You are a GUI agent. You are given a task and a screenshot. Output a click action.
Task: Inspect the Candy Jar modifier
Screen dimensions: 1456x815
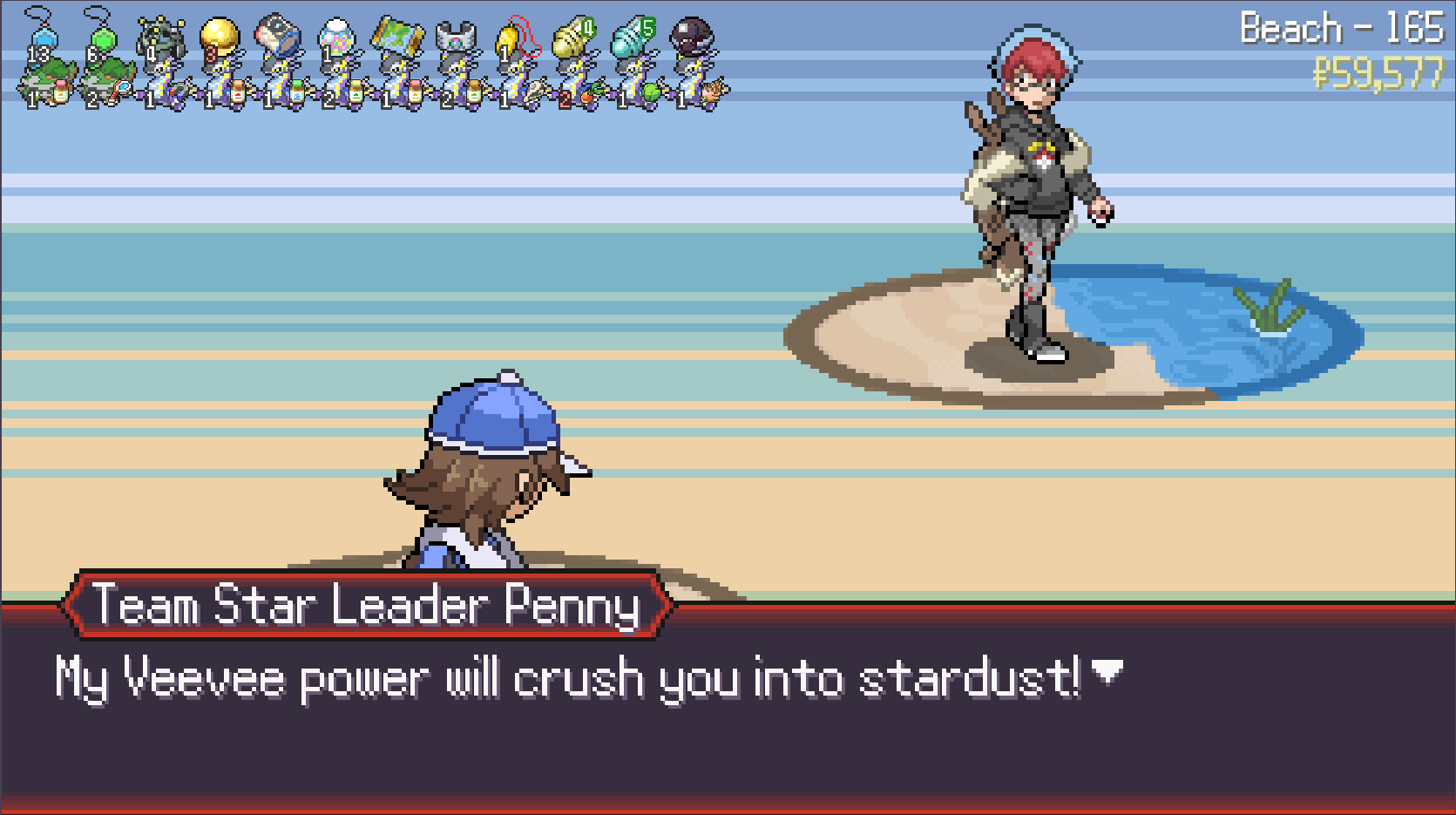tap(336, 40)
